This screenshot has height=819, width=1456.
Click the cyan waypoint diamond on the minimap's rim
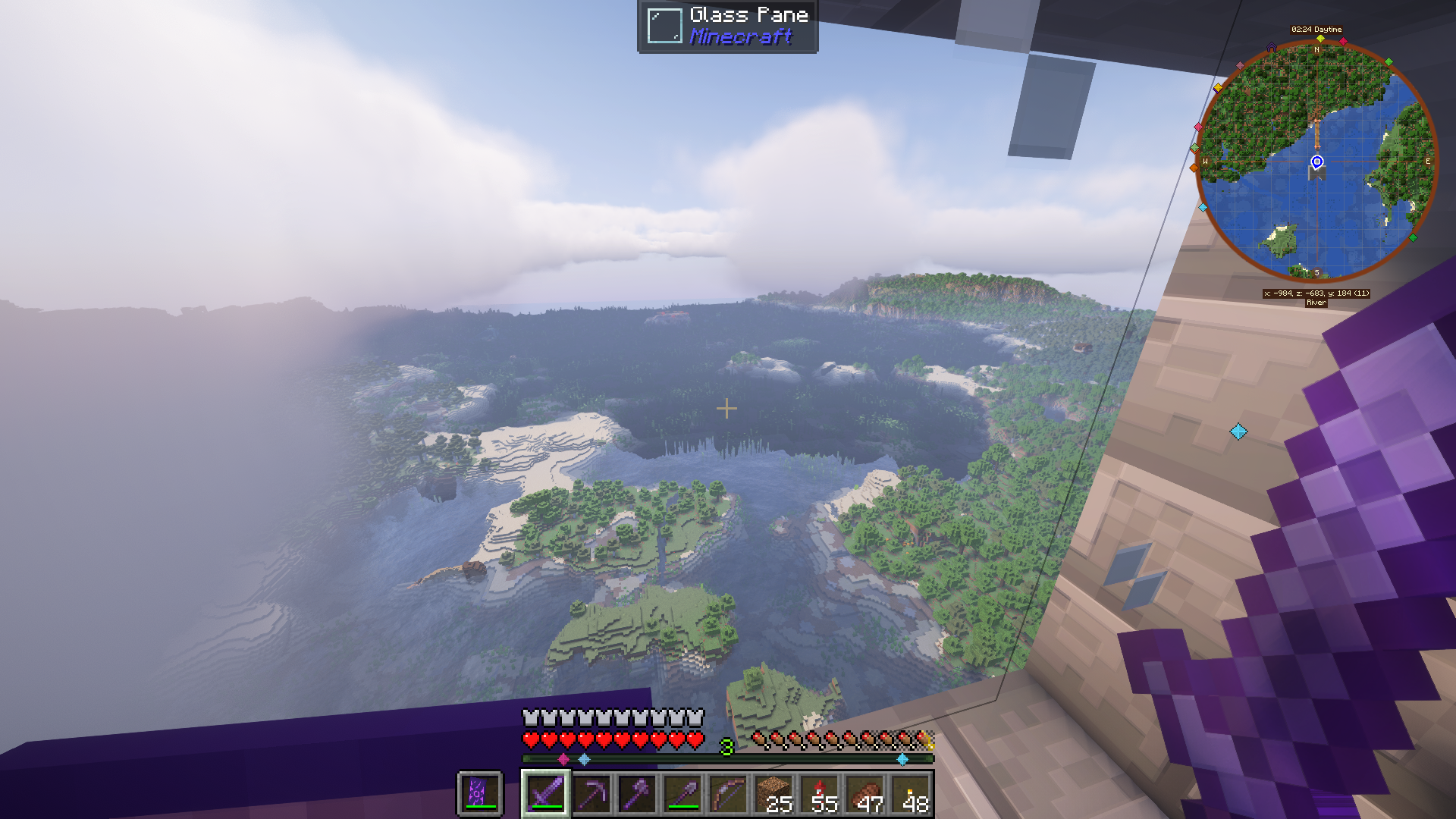click(1203, 207)
